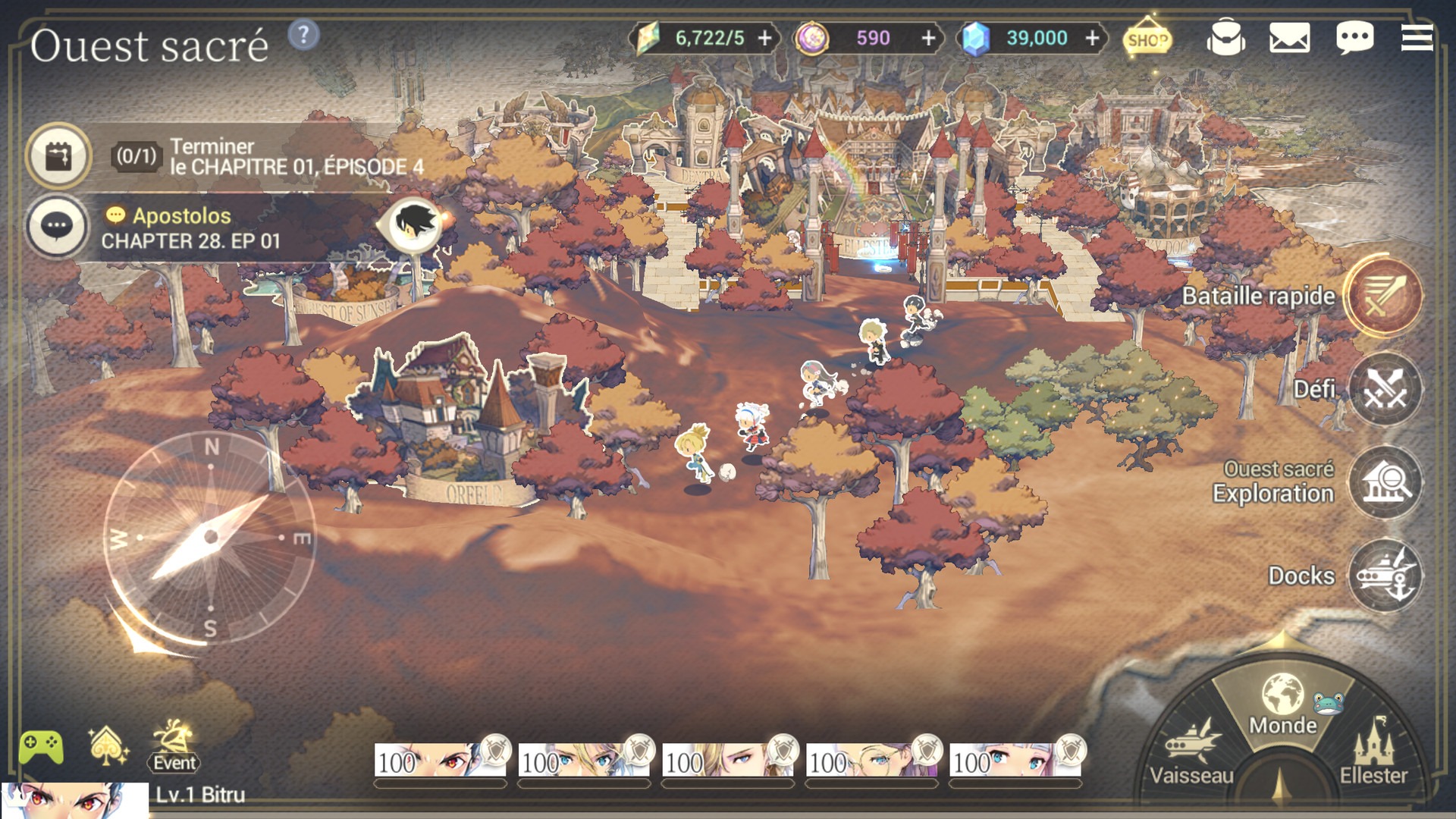Open the backpack inventory icon
The height and width of the screenshot is (819, 1456).
click(1225, 37)
